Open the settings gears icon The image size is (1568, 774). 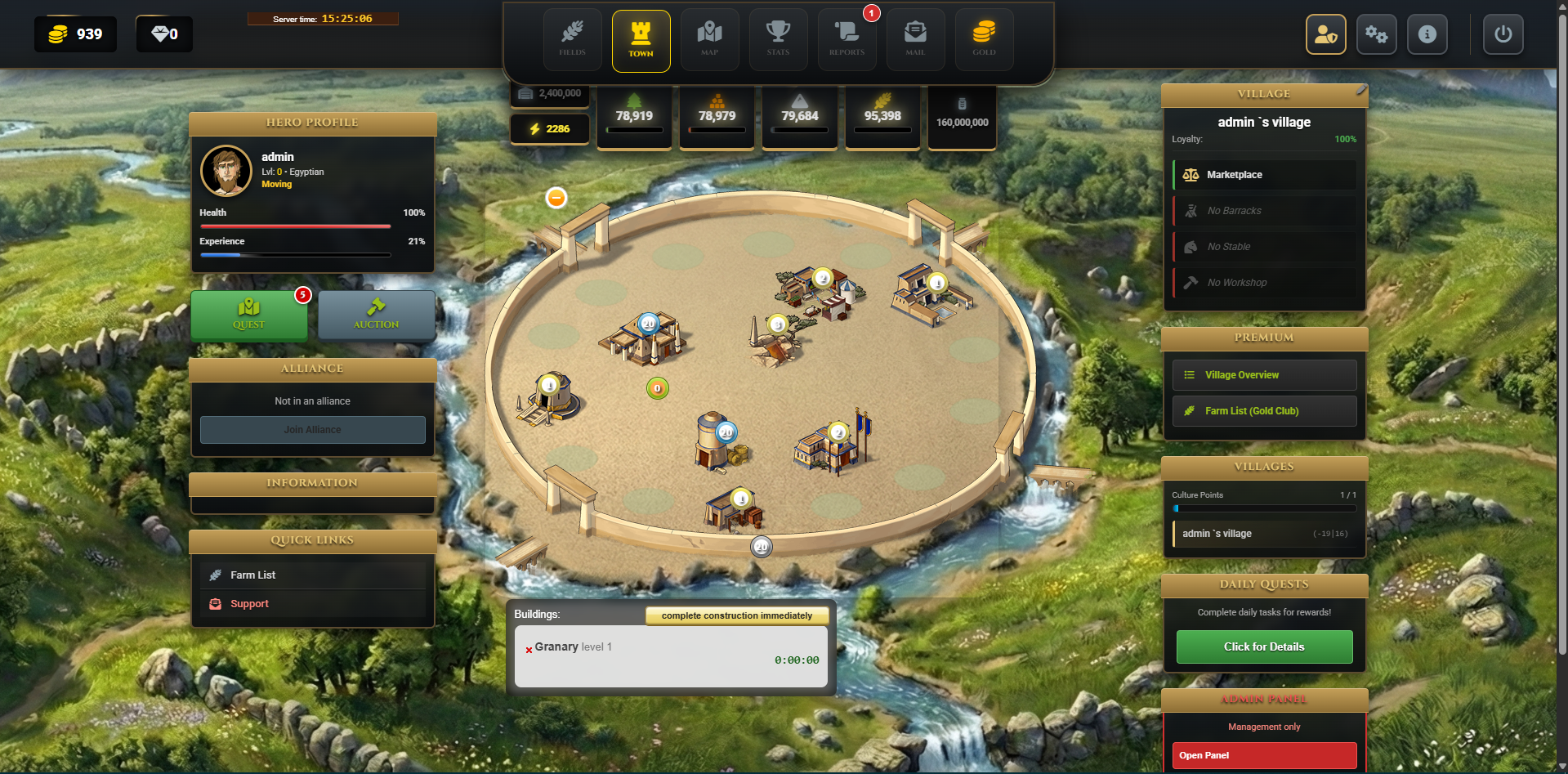(x=1376, y=34)
